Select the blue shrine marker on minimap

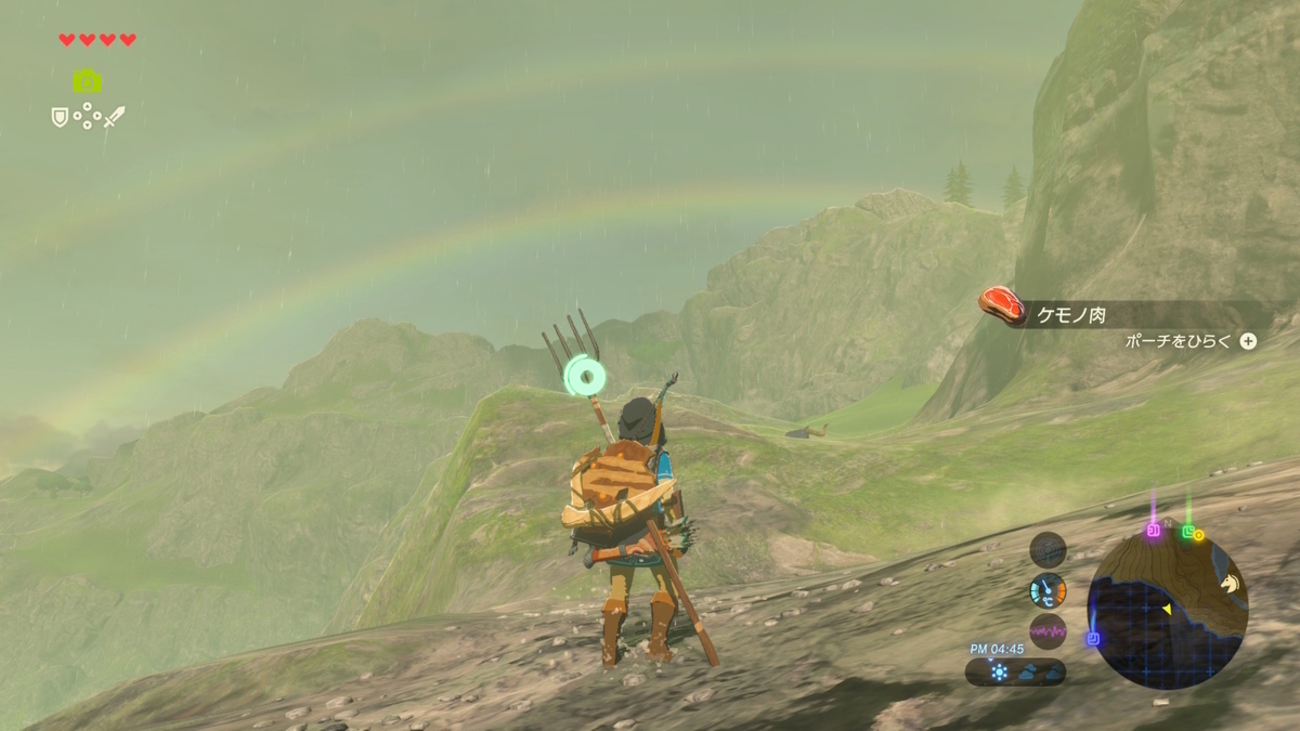(1093, 638)
